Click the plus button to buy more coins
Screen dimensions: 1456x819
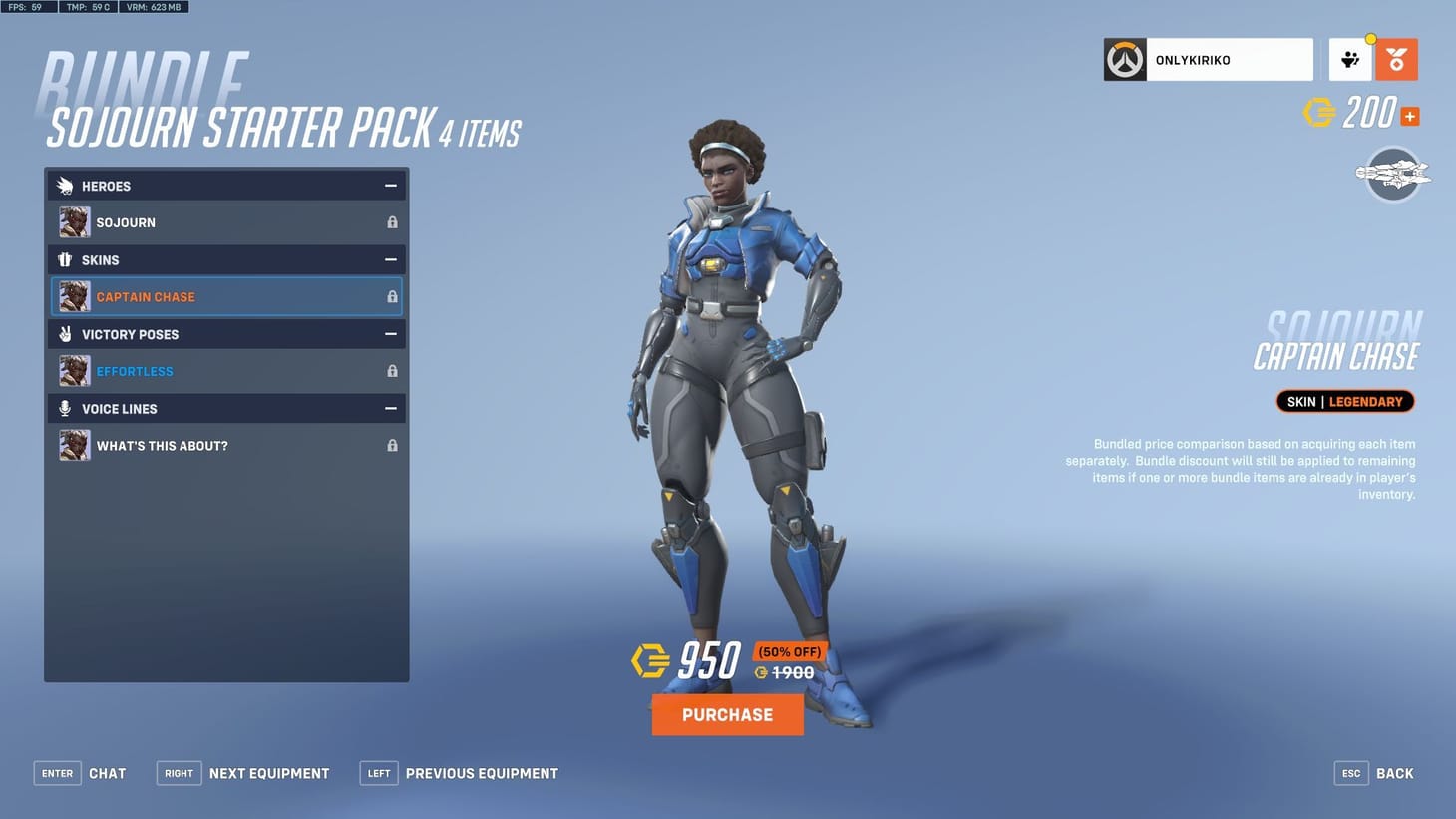pyautogui.click(x=1409, y=116)
